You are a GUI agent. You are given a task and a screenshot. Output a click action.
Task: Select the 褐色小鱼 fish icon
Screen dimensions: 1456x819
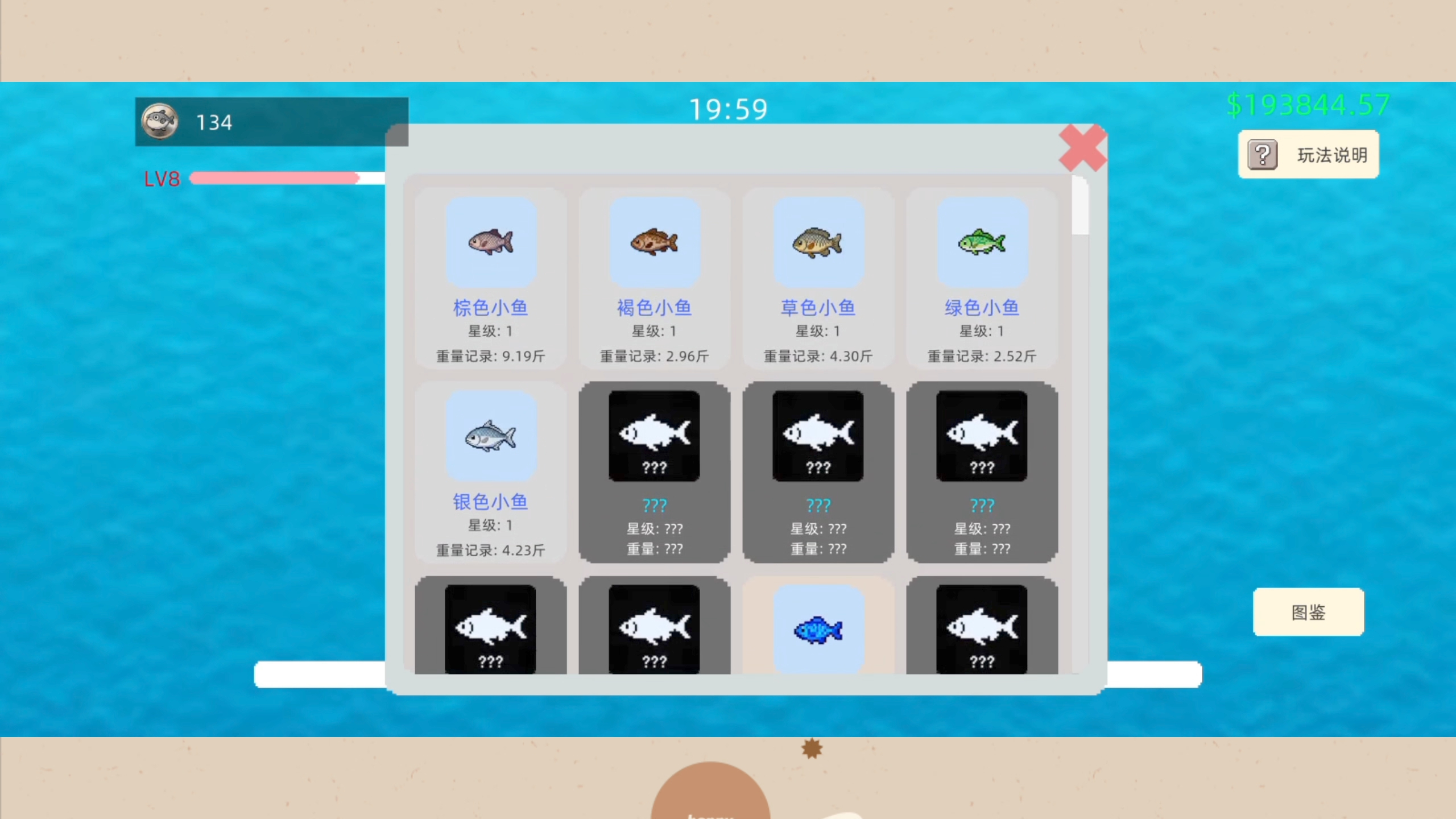[x=654, y=242]
